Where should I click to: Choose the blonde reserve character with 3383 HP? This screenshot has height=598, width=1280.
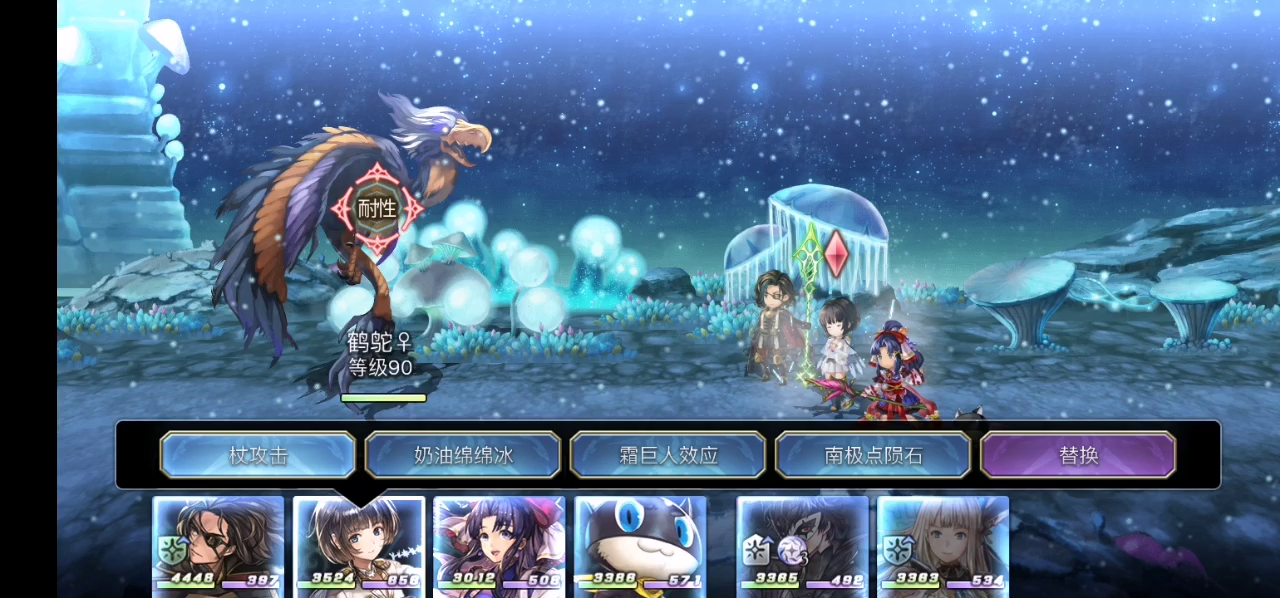click(x=943, y=545)
